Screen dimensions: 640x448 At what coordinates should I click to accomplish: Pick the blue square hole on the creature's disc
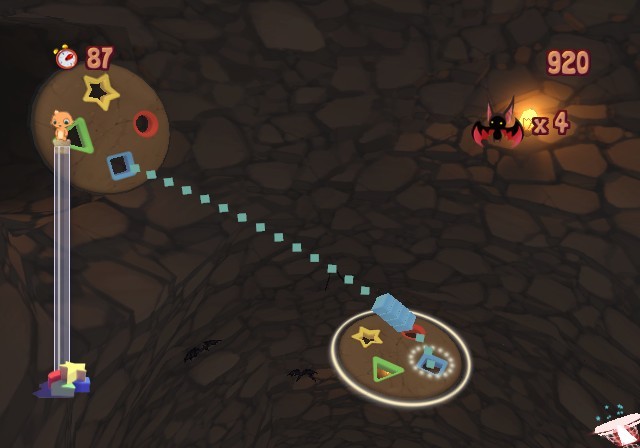click(x=121, y=163)
